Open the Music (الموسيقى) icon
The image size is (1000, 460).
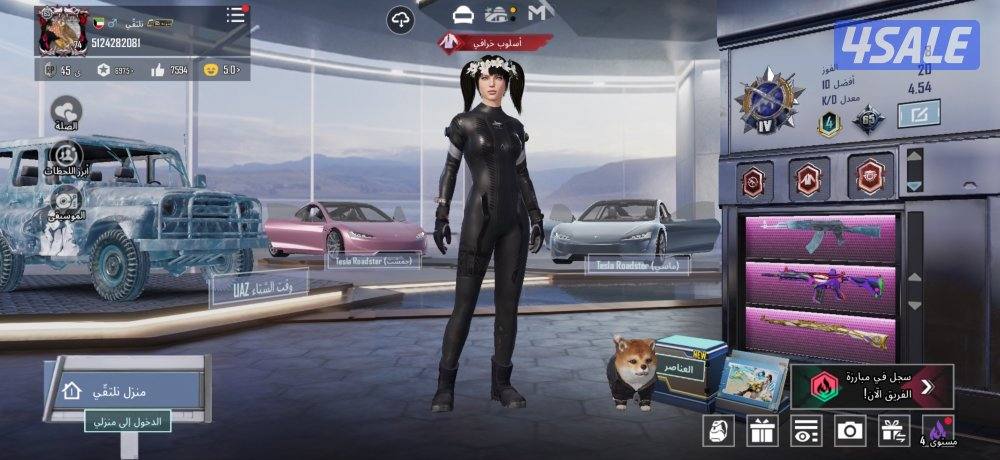pyautogui.click(x=66, y=200)
